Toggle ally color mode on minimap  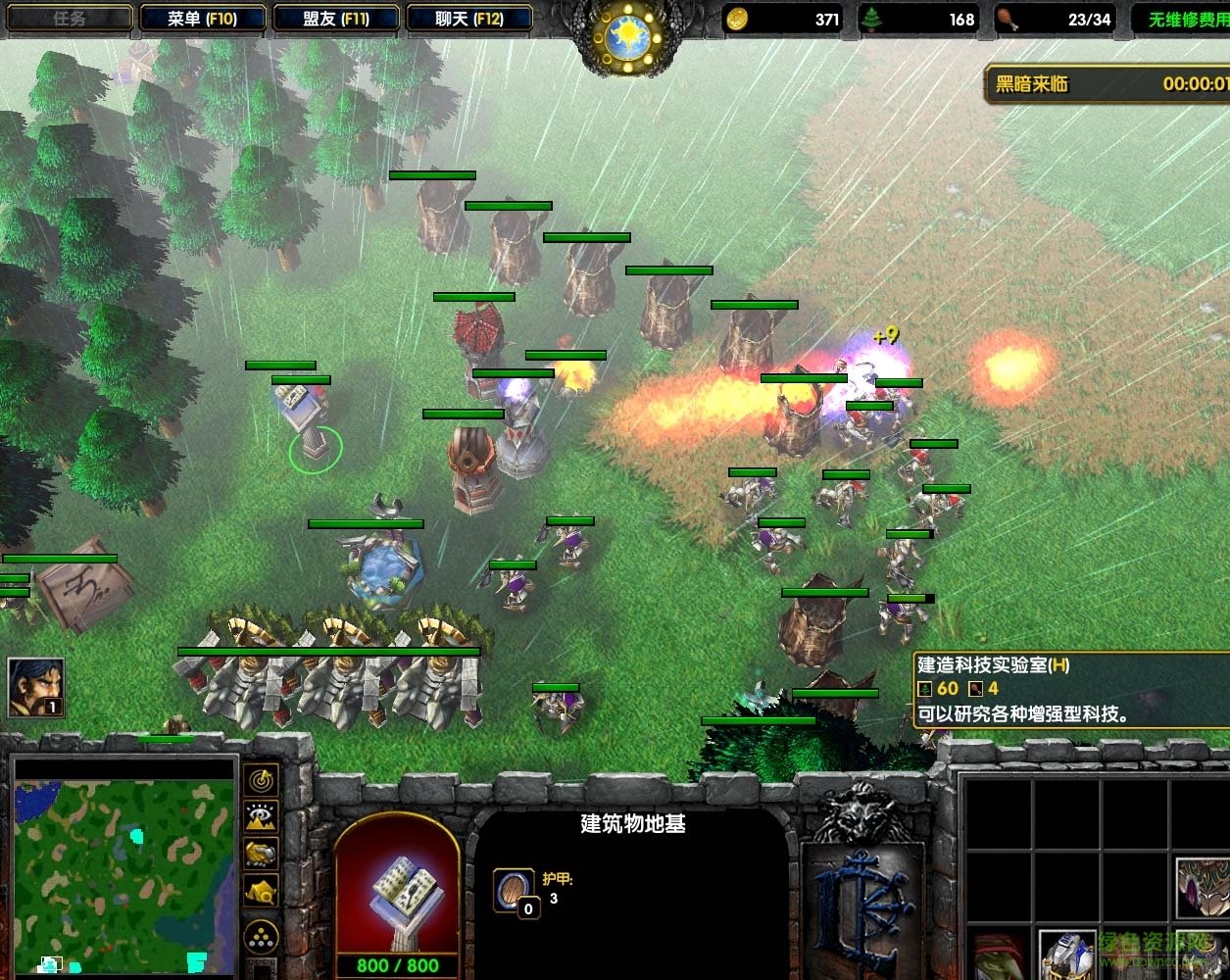[262, 854]
